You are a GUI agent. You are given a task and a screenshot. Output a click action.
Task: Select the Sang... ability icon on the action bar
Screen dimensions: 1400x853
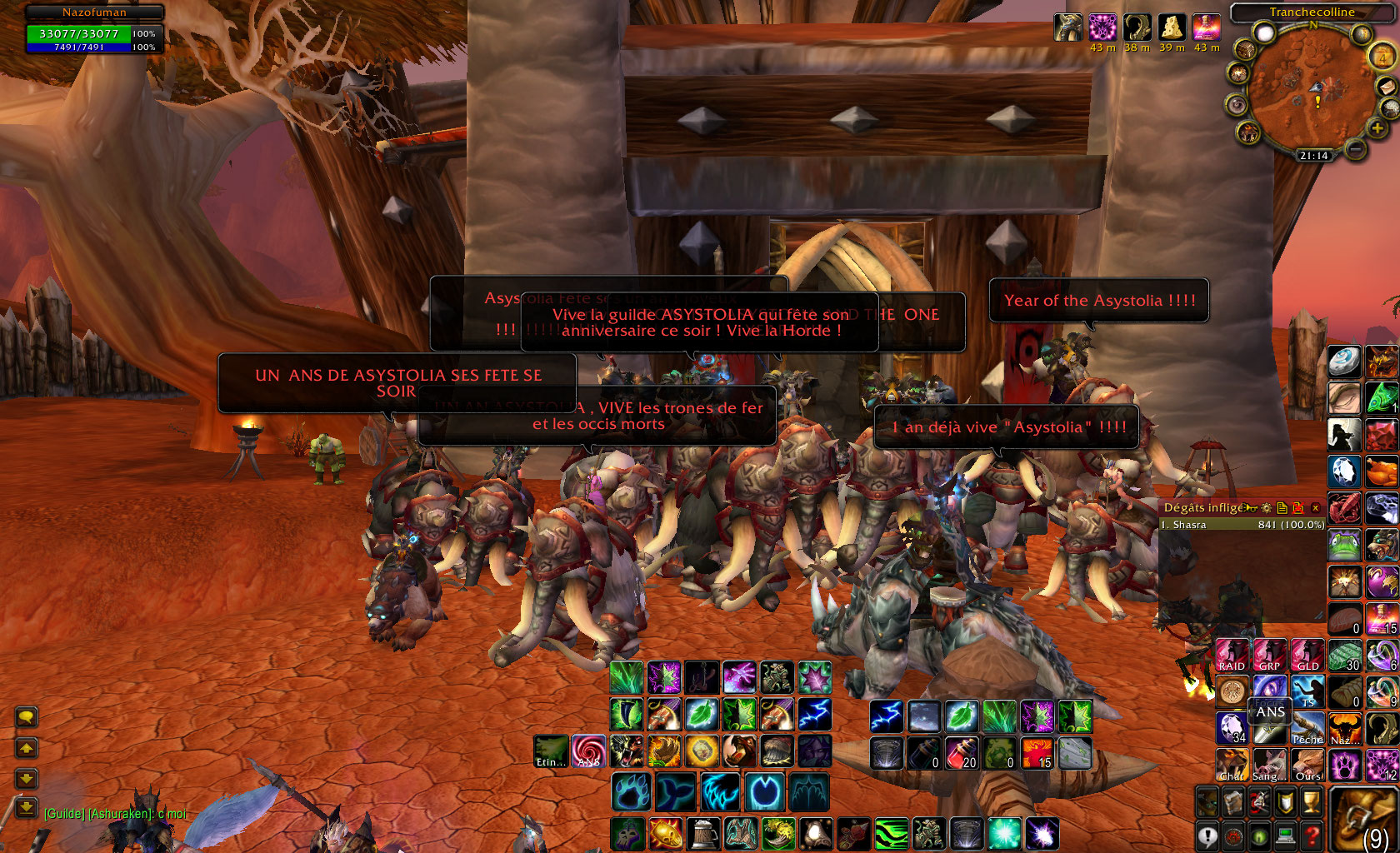pyautogui.click(x=1269, y=766)
